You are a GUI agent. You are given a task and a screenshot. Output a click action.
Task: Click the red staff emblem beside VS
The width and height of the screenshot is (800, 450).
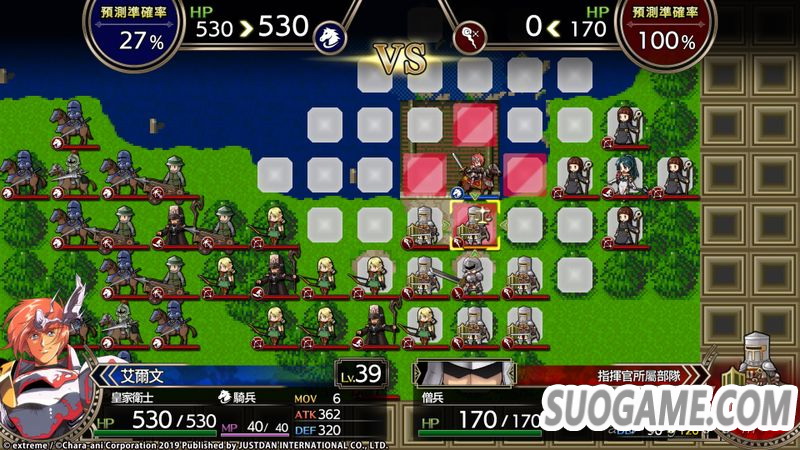tap(471, 38)
